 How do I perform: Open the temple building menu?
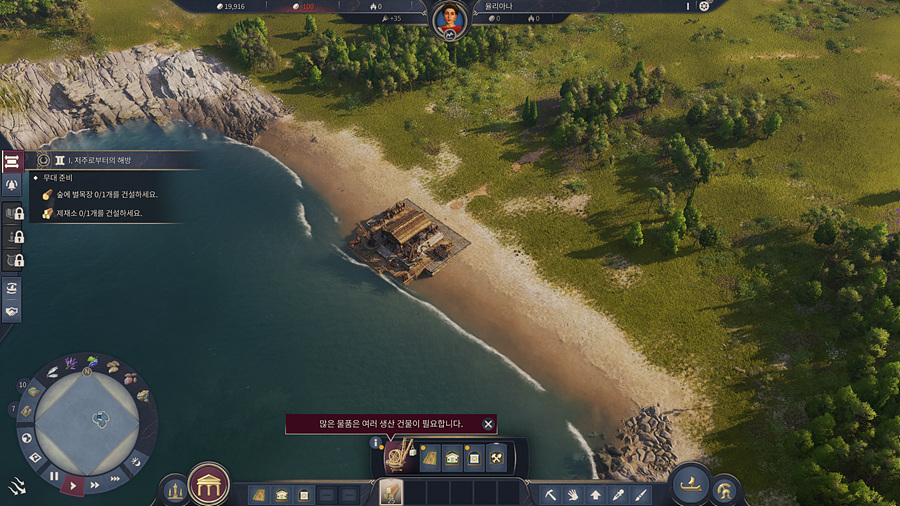209,484
